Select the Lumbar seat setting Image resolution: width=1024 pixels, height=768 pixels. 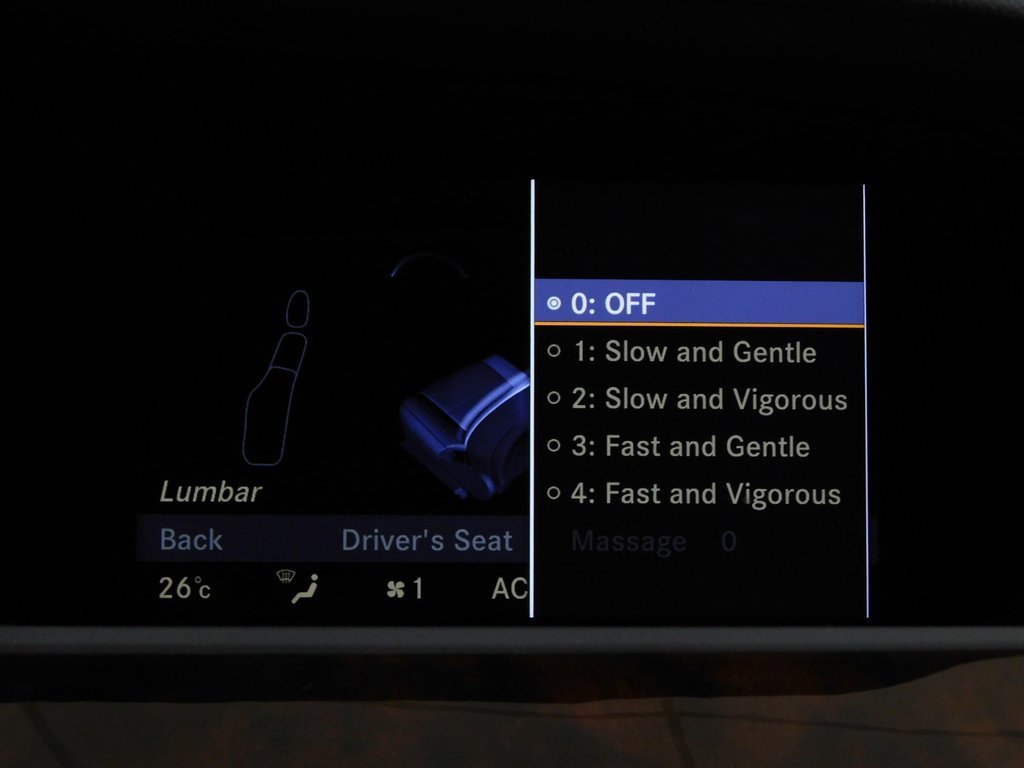pos(211,492)
